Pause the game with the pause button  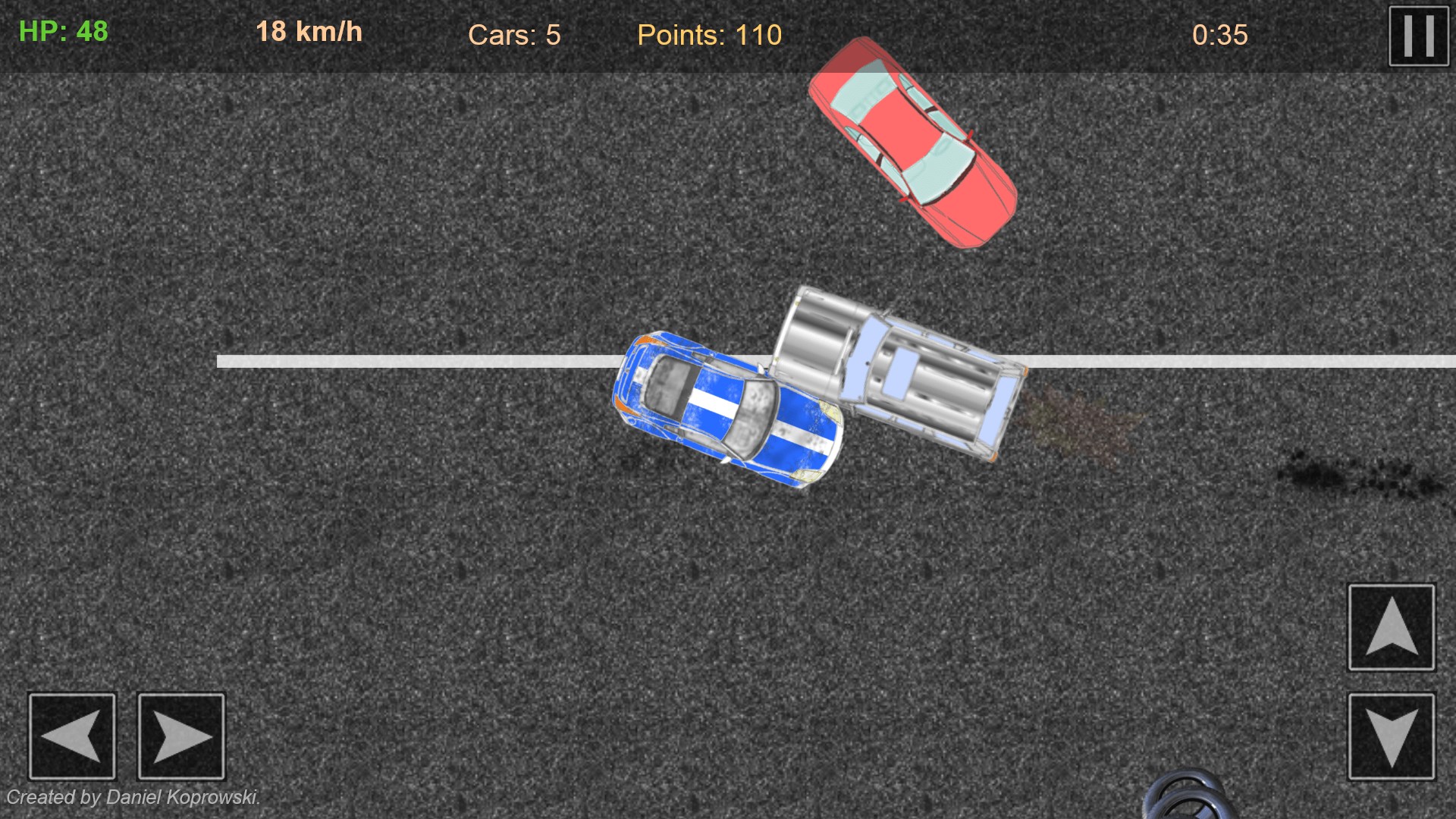coord(1418,36)
